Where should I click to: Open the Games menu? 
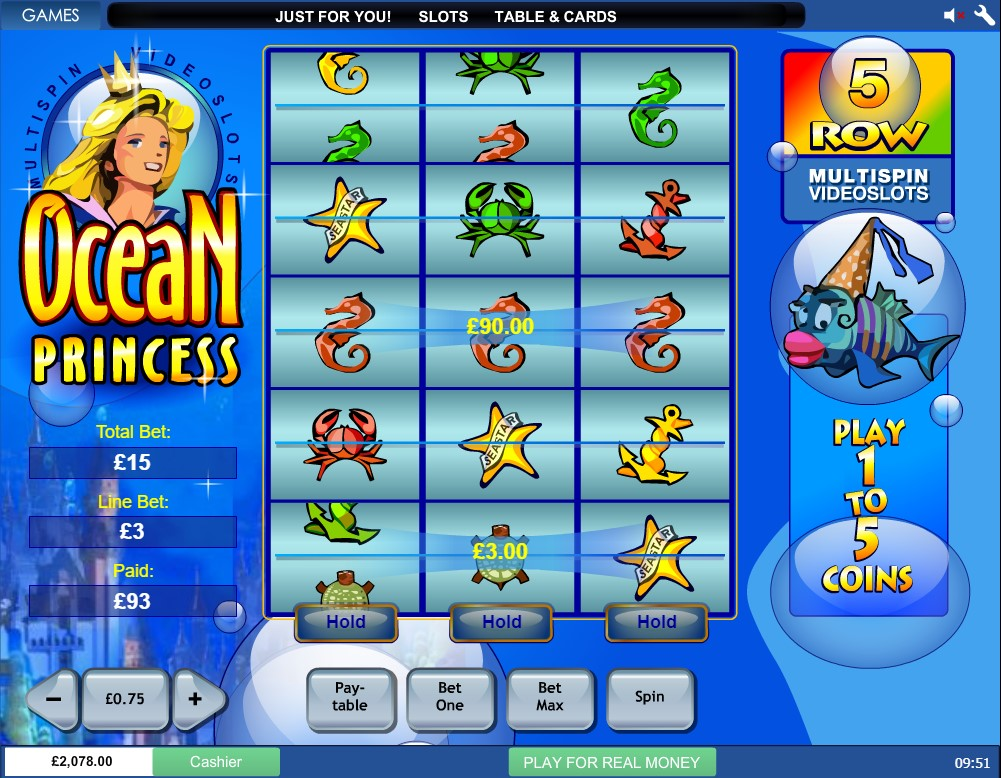click(50, 15)
